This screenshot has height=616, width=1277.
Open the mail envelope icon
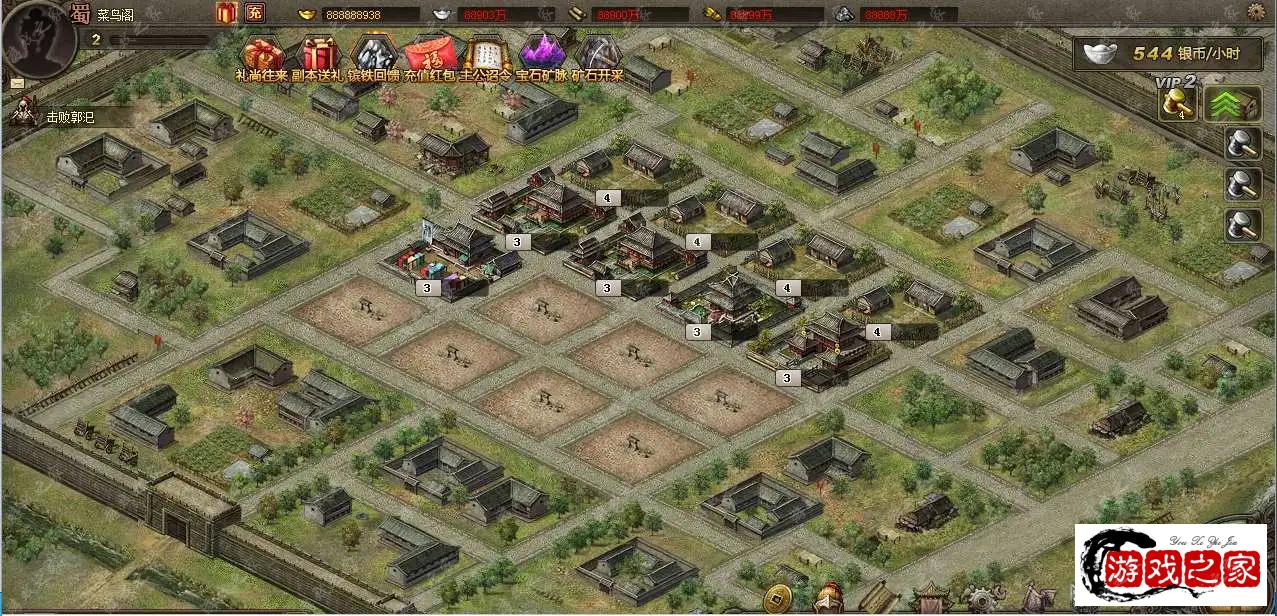pyautogui.click(x=18, y=83)
